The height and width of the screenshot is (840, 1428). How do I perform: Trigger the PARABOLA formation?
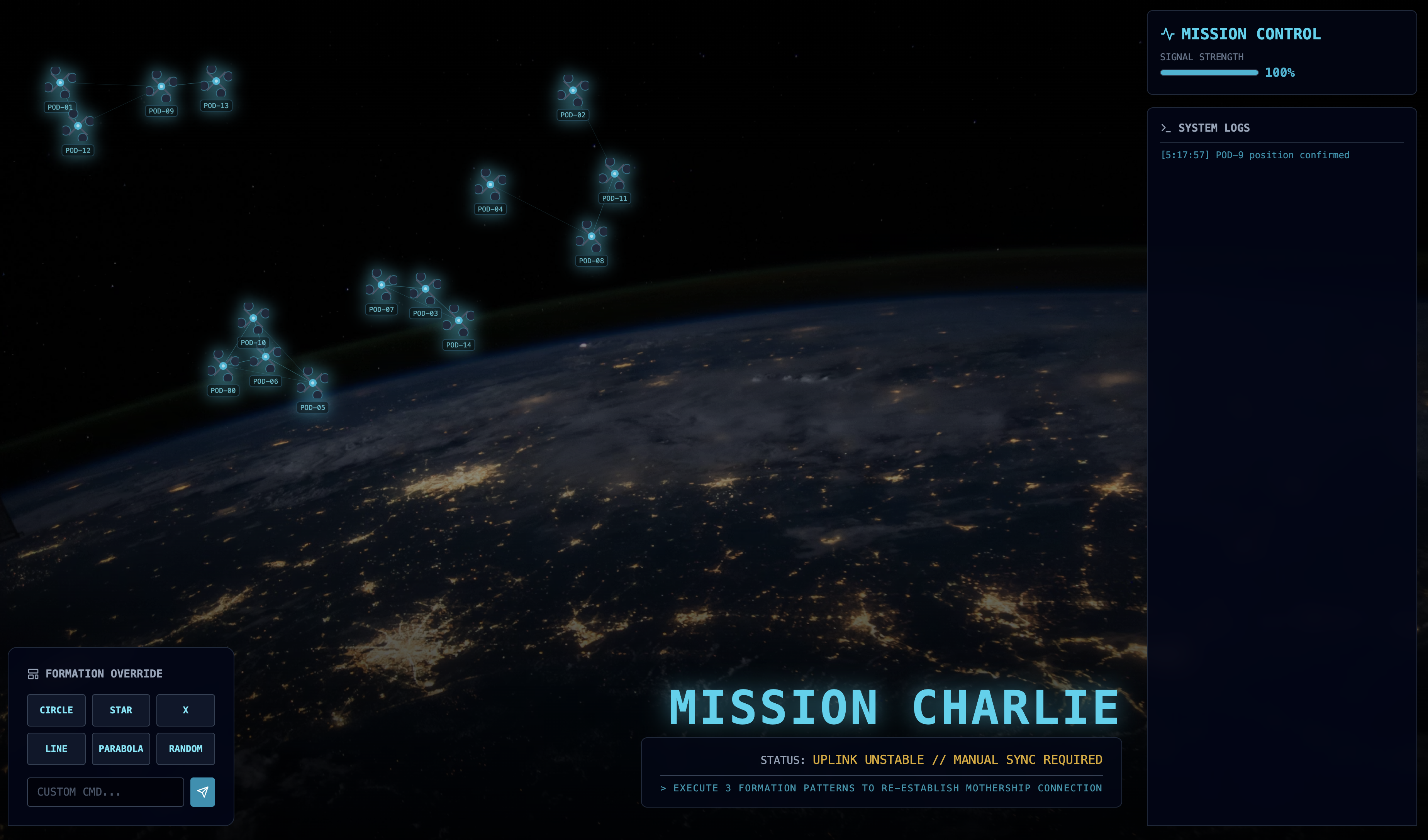121,748
